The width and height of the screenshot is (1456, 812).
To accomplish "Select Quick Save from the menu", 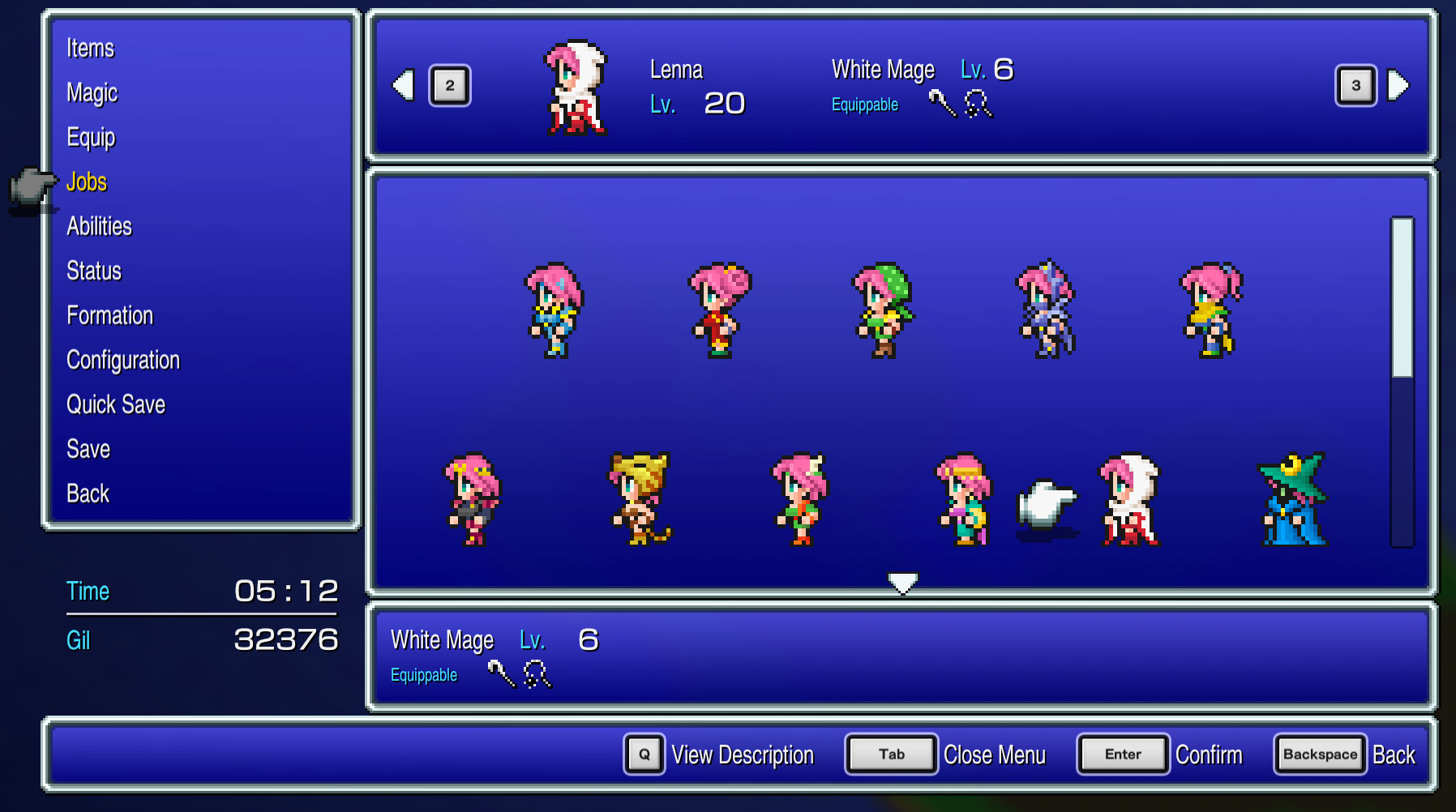I will click(x=116, y=404).
